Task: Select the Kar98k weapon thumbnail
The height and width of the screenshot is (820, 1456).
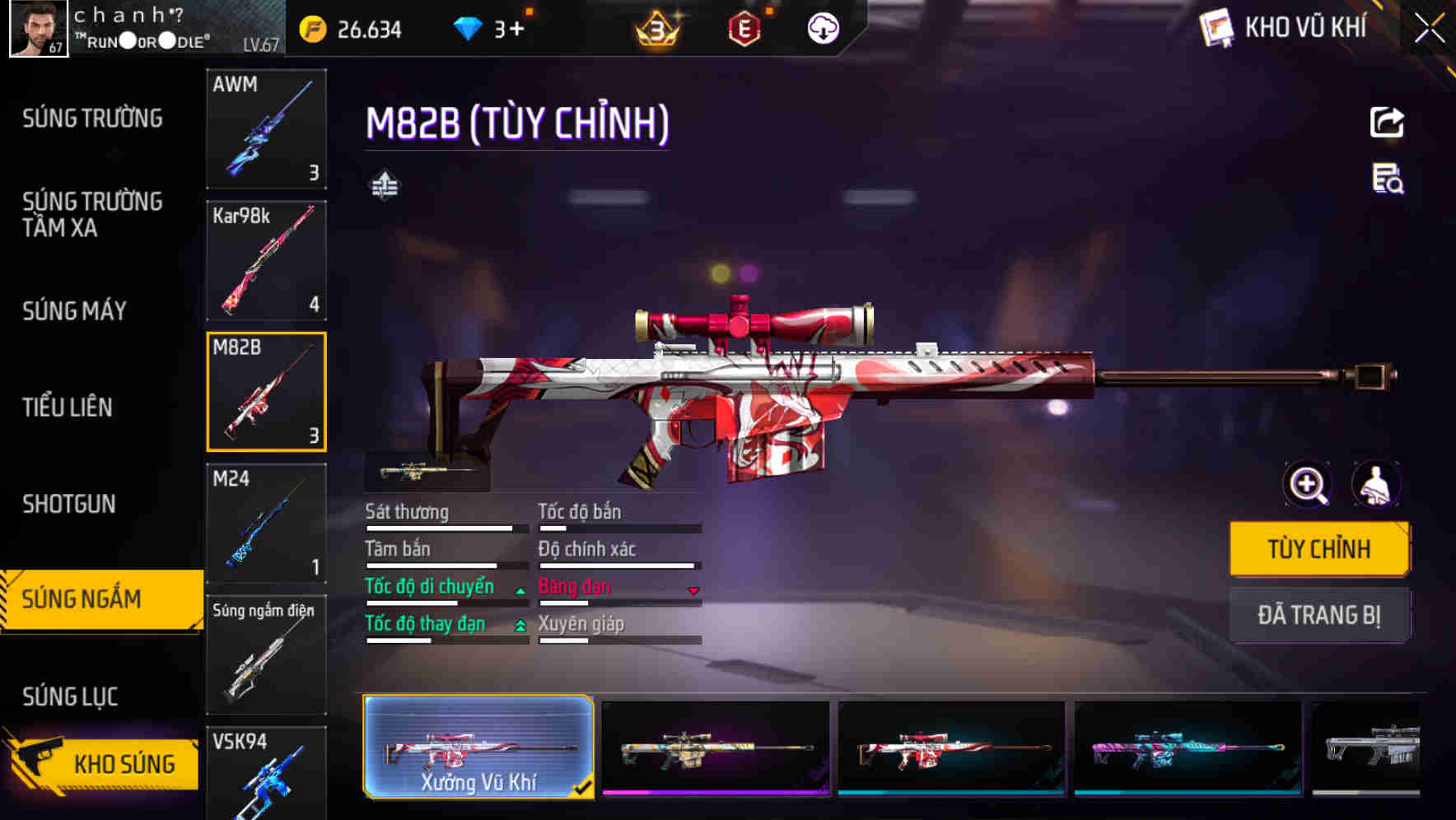Action: [266, 260]
